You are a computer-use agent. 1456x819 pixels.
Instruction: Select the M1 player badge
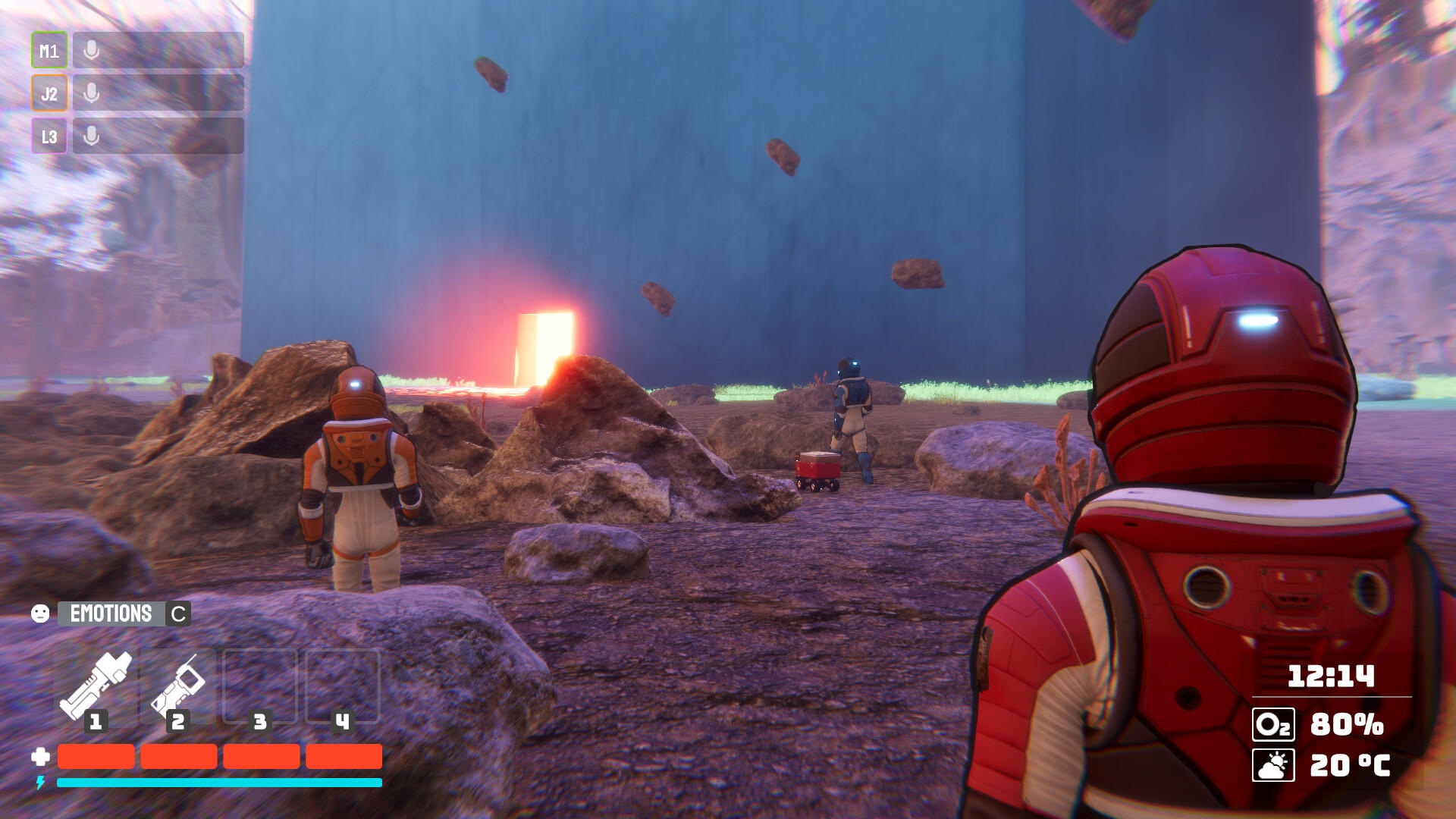[x=49, y=51]
